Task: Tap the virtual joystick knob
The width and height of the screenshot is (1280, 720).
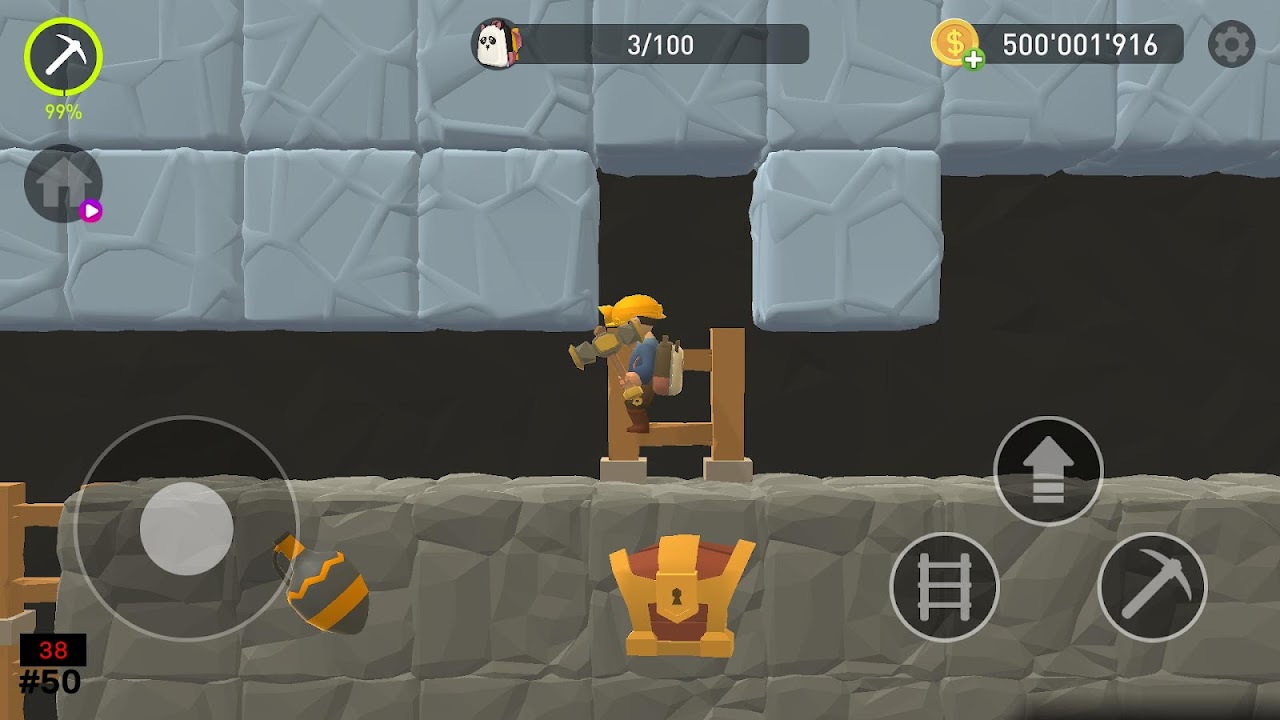Action: pos(186,528)
